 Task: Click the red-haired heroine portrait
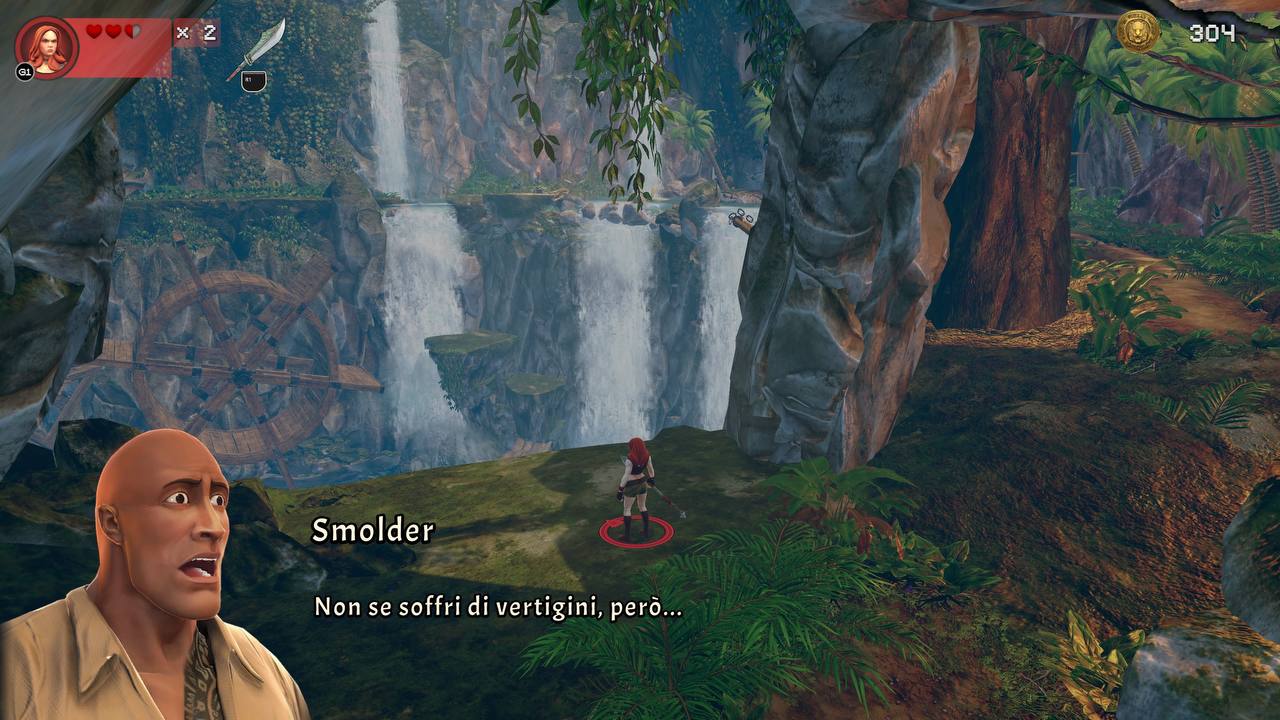pos(46,47)
